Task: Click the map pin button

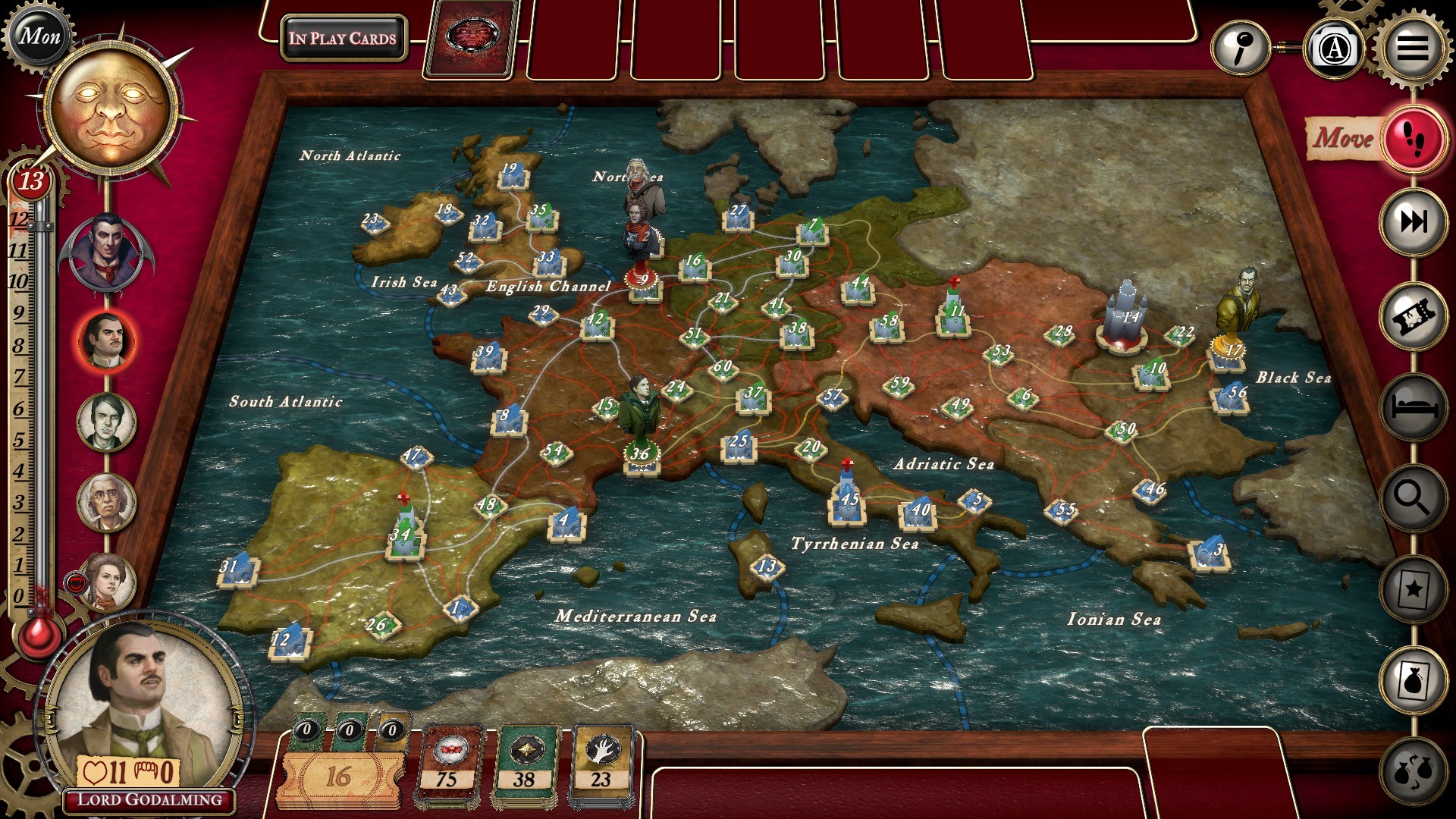Action: (x=1241, y=49)
